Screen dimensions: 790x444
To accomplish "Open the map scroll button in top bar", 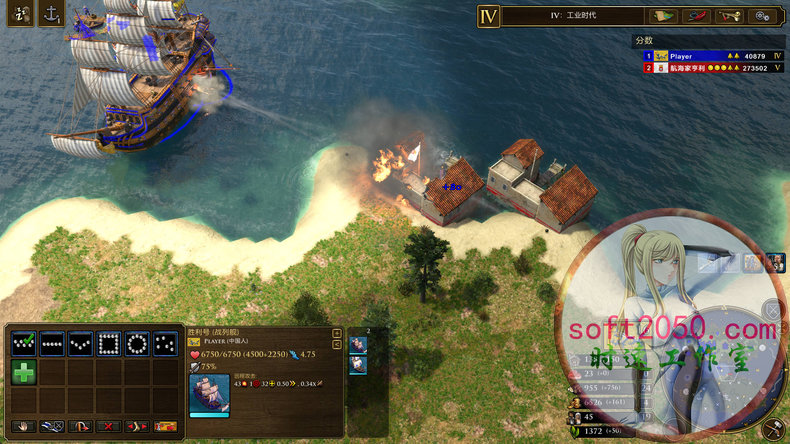I will tap(661, 16).
